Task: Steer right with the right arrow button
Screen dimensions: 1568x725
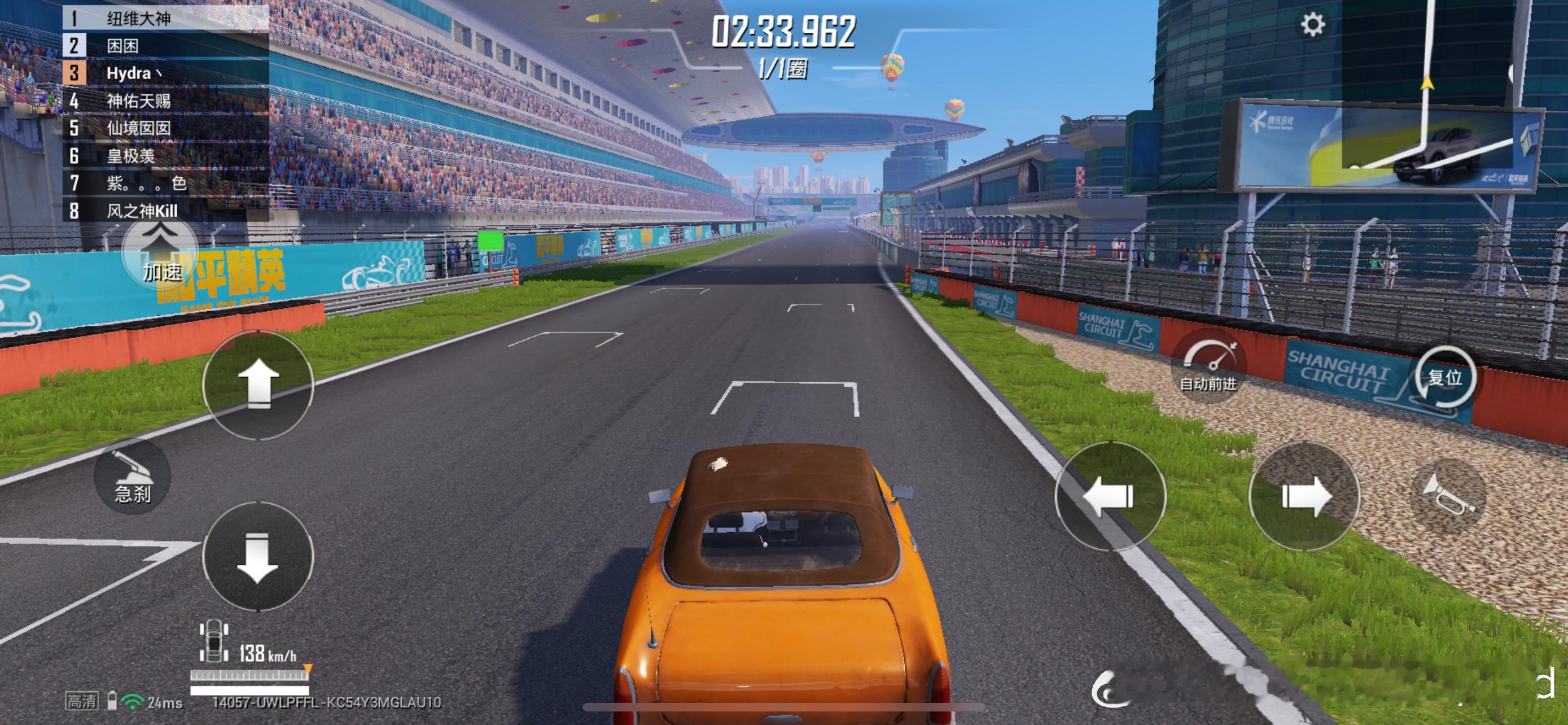Action: 1304,496
